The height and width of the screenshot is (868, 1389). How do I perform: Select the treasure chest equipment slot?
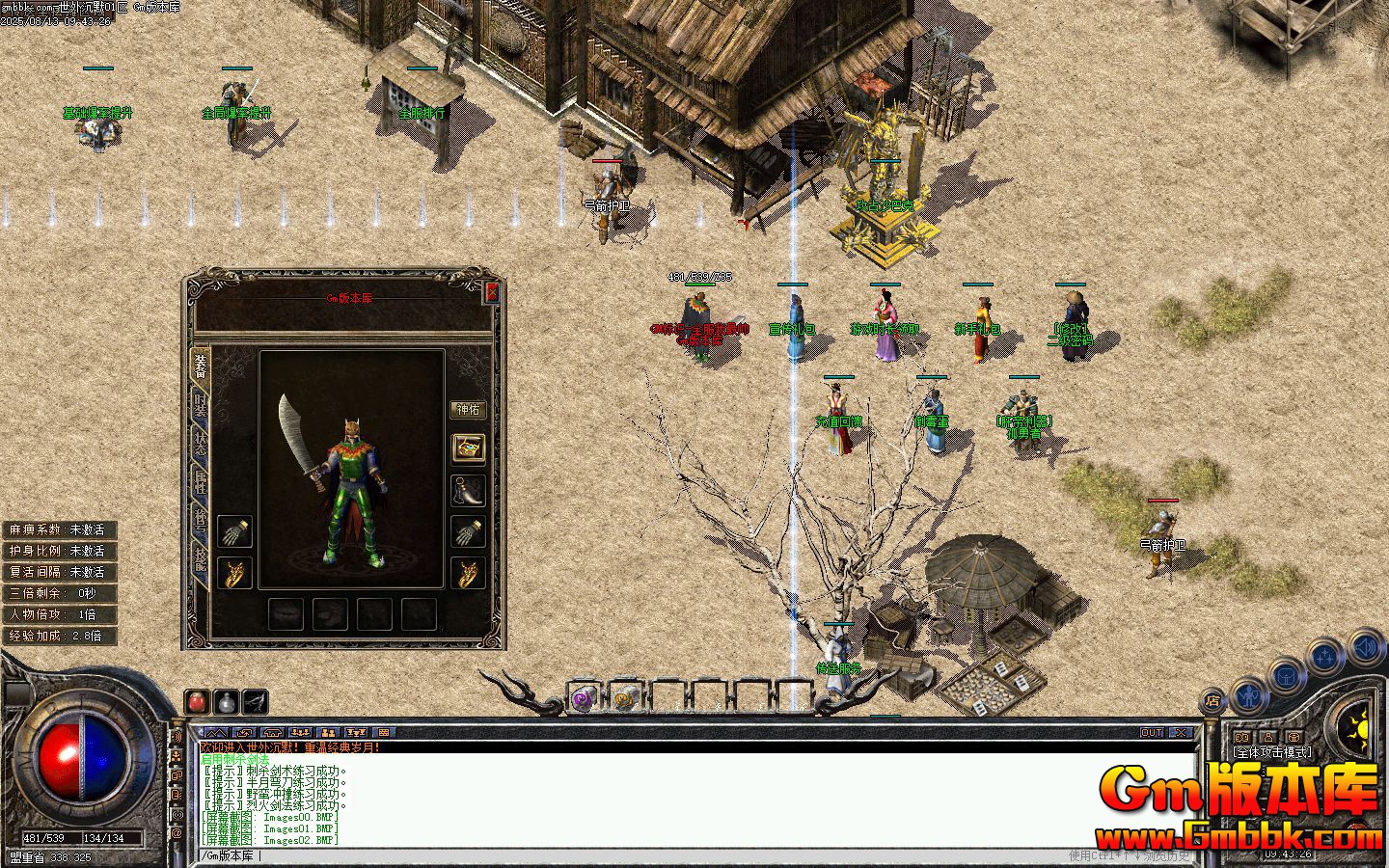468,448
